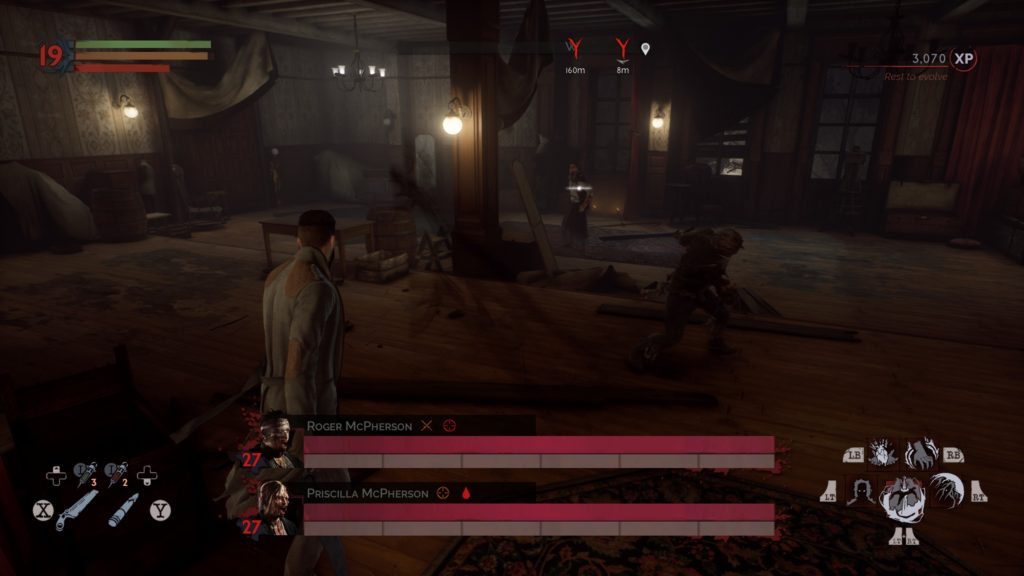Use the shadowy figure ability
Image resolution: width=1024 pixels, height=576 pixels.
click(x=860, y=490)
